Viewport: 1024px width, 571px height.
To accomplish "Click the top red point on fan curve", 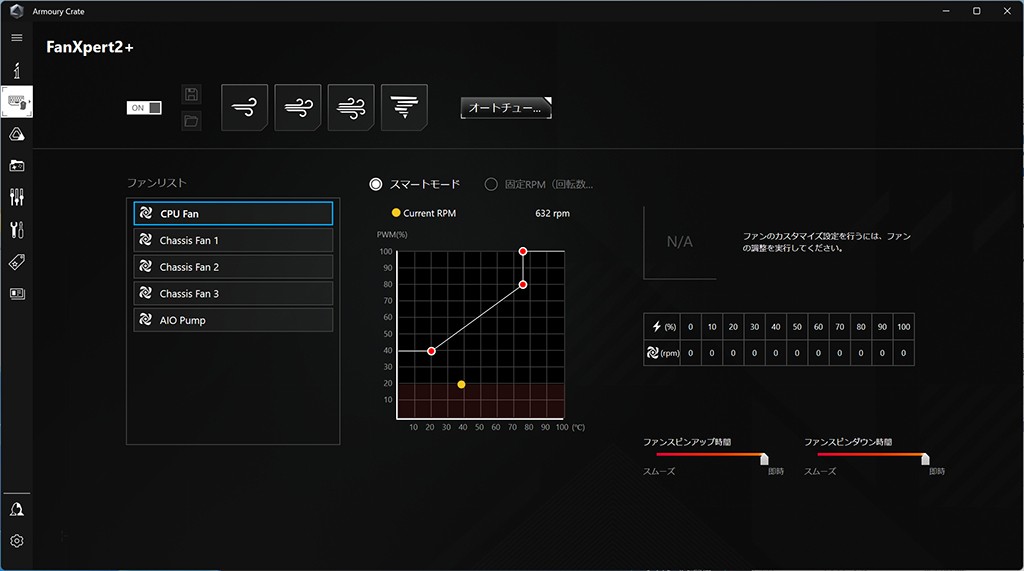I will 523,251.
